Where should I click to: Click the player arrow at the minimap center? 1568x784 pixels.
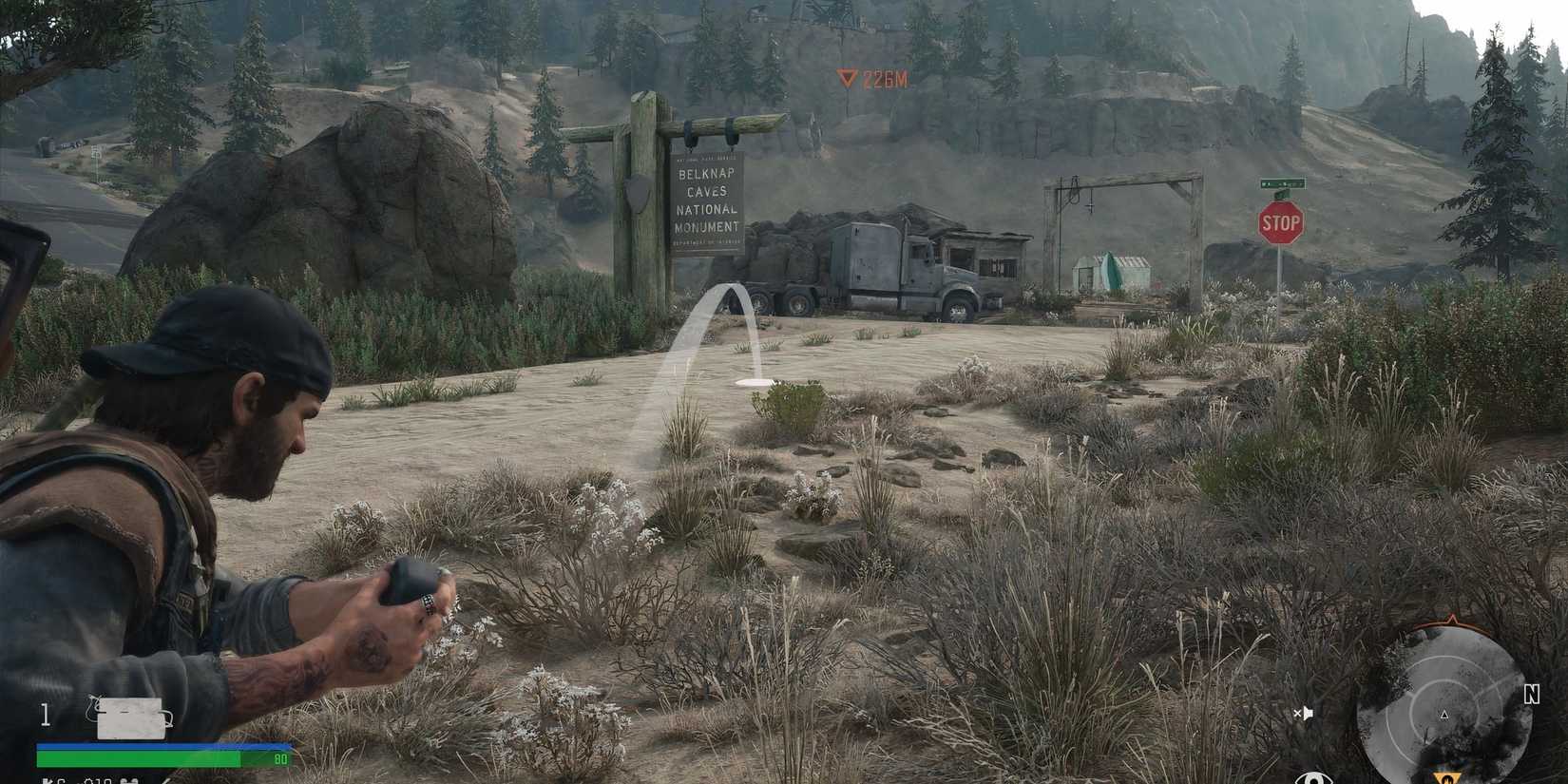[x=1444, y=715]
